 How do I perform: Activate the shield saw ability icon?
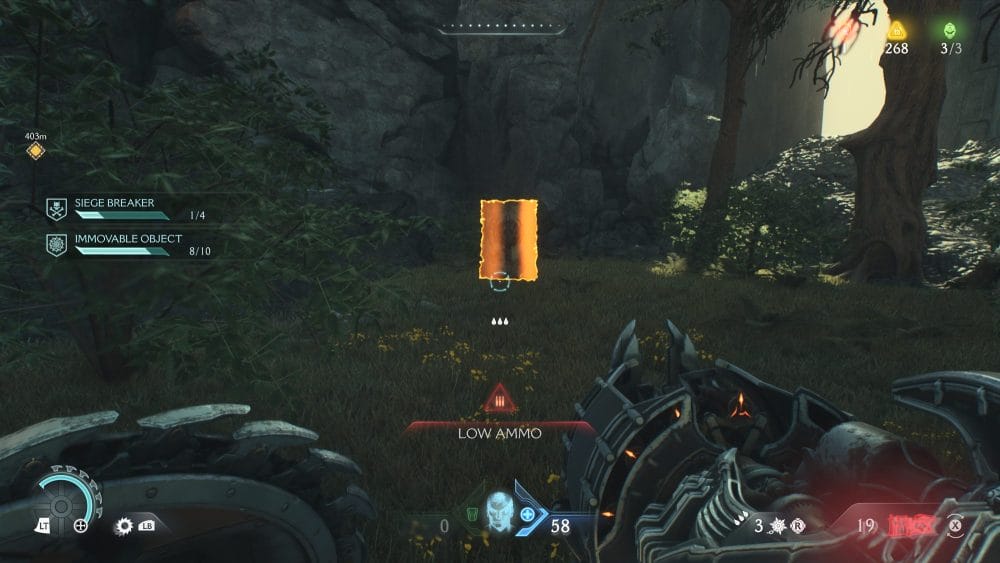tap(125, 525)
